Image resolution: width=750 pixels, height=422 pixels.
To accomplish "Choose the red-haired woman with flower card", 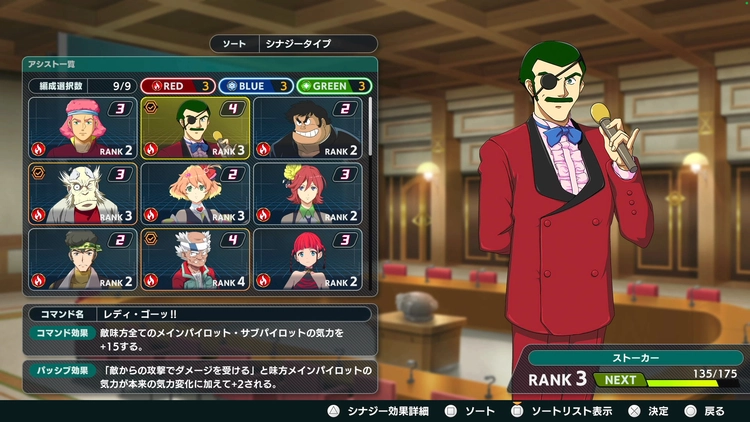I will pyautogui.click(x=307, y=194).
